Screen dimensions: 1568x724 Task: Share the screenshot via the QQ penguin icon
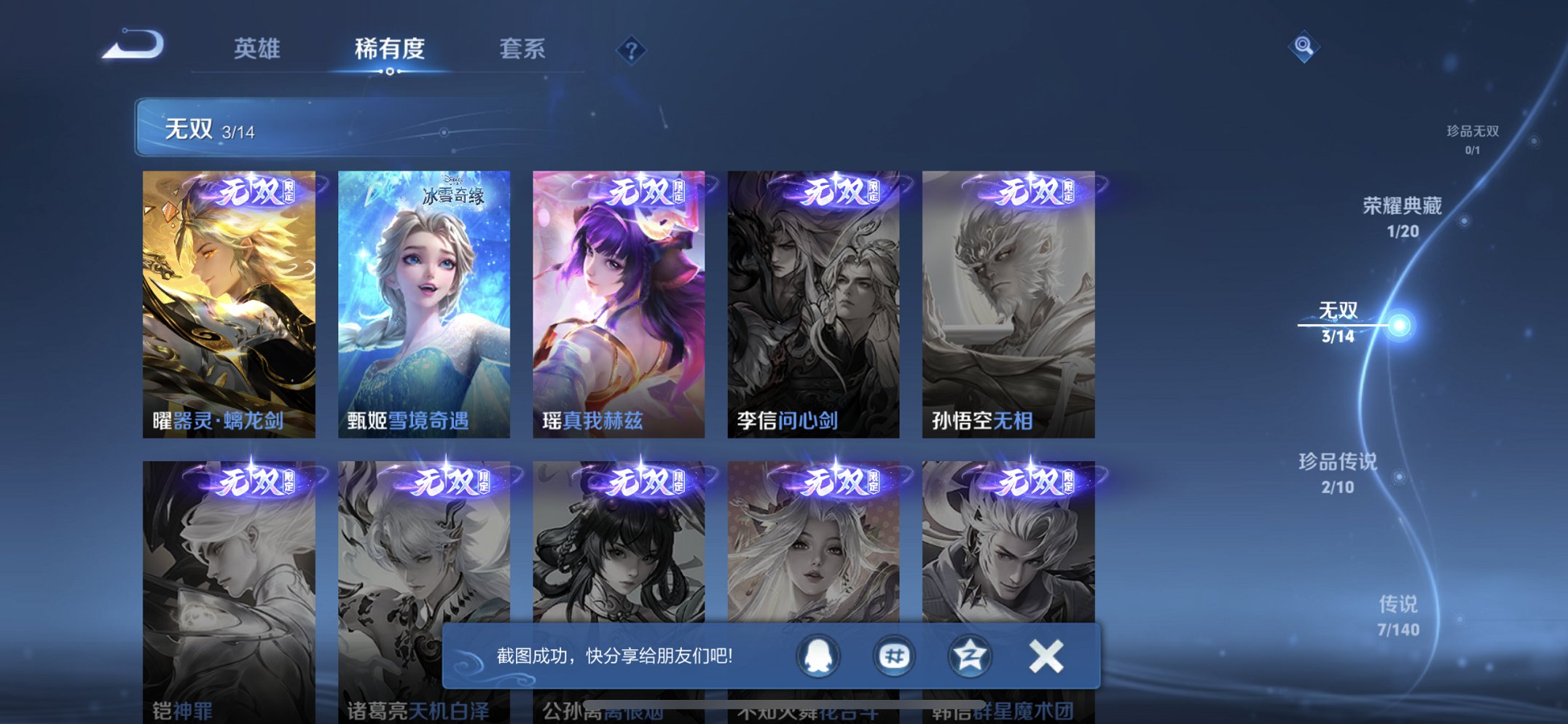[x=818, y=656]
